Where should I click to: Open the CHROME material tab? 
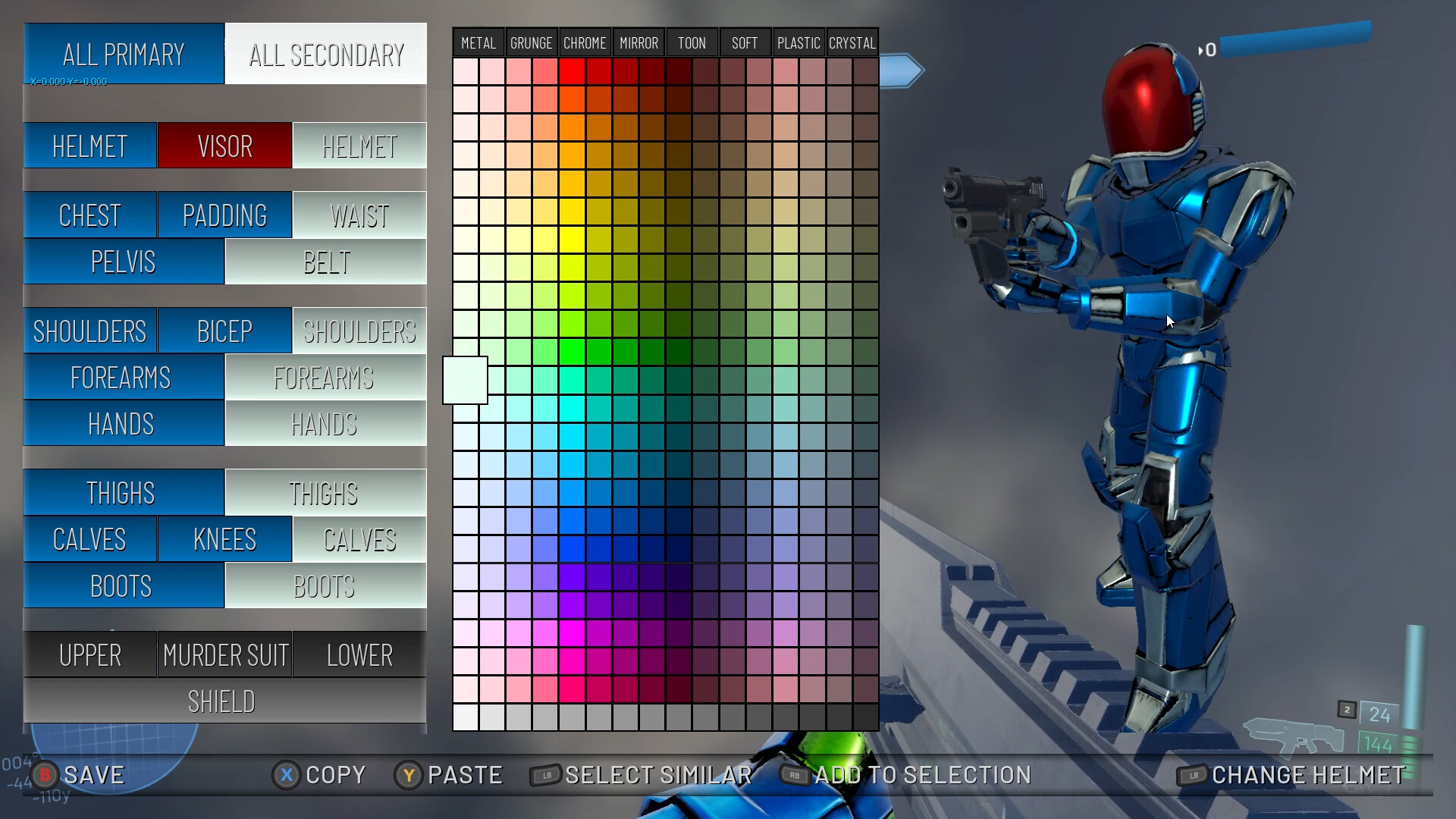(585, 42)
